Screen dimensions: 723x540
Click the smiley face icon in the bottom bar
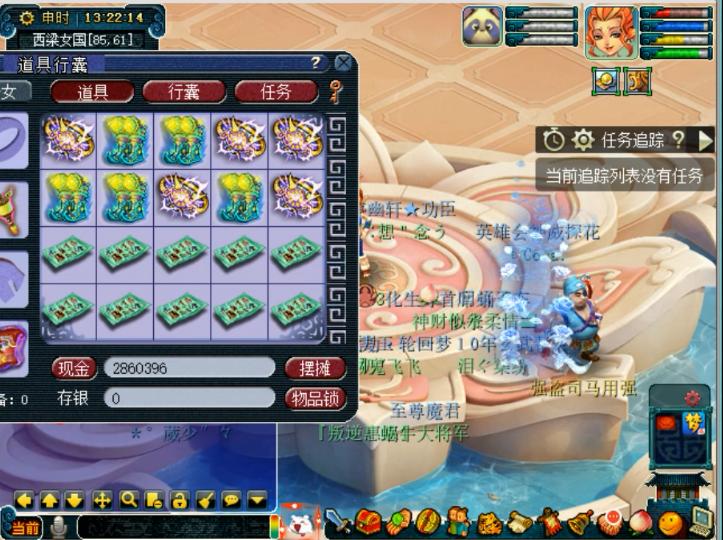coord(671,521)
